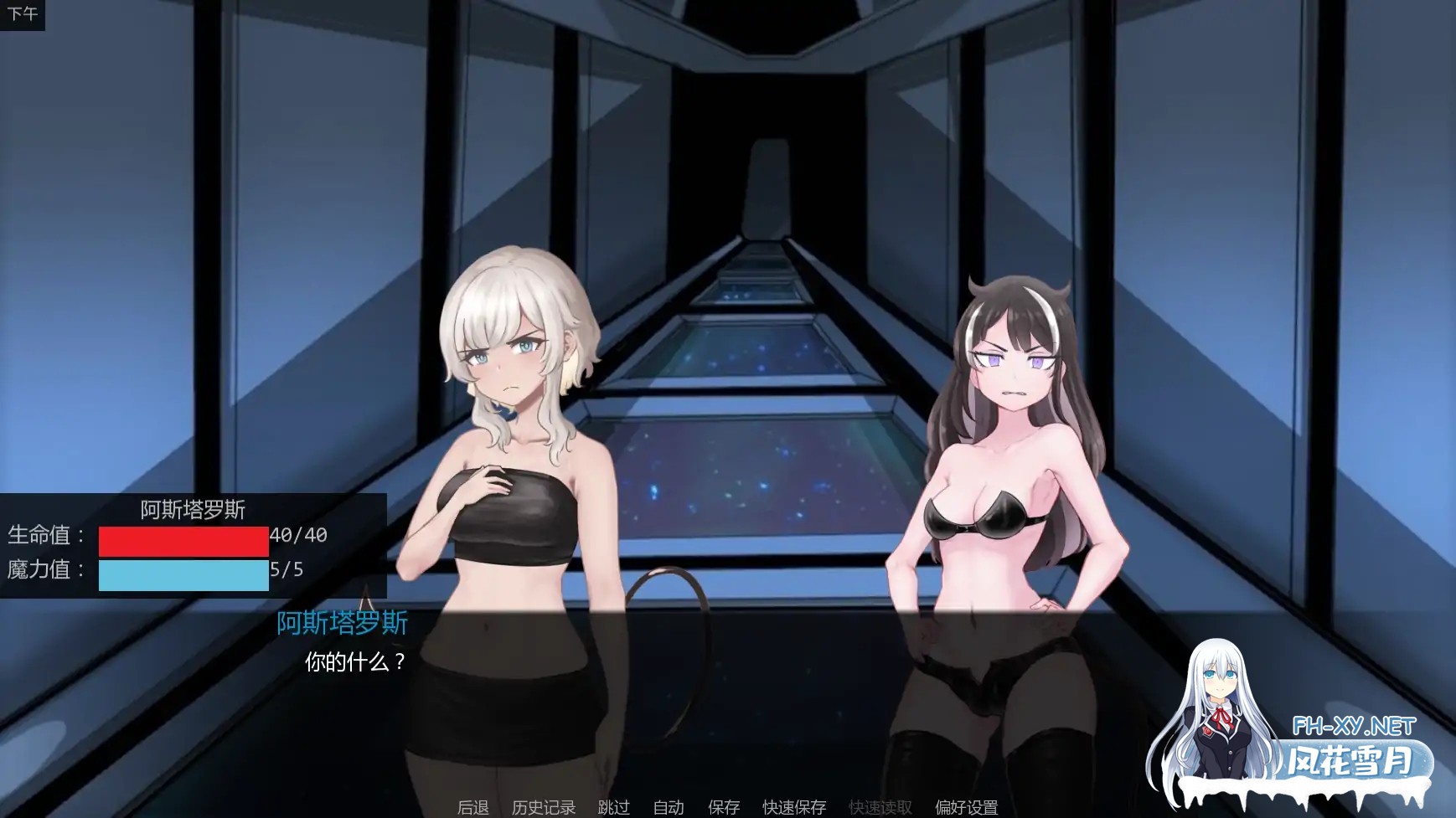点击左上角的下午时间标识
1456x818 pixels.
[23, 13]
